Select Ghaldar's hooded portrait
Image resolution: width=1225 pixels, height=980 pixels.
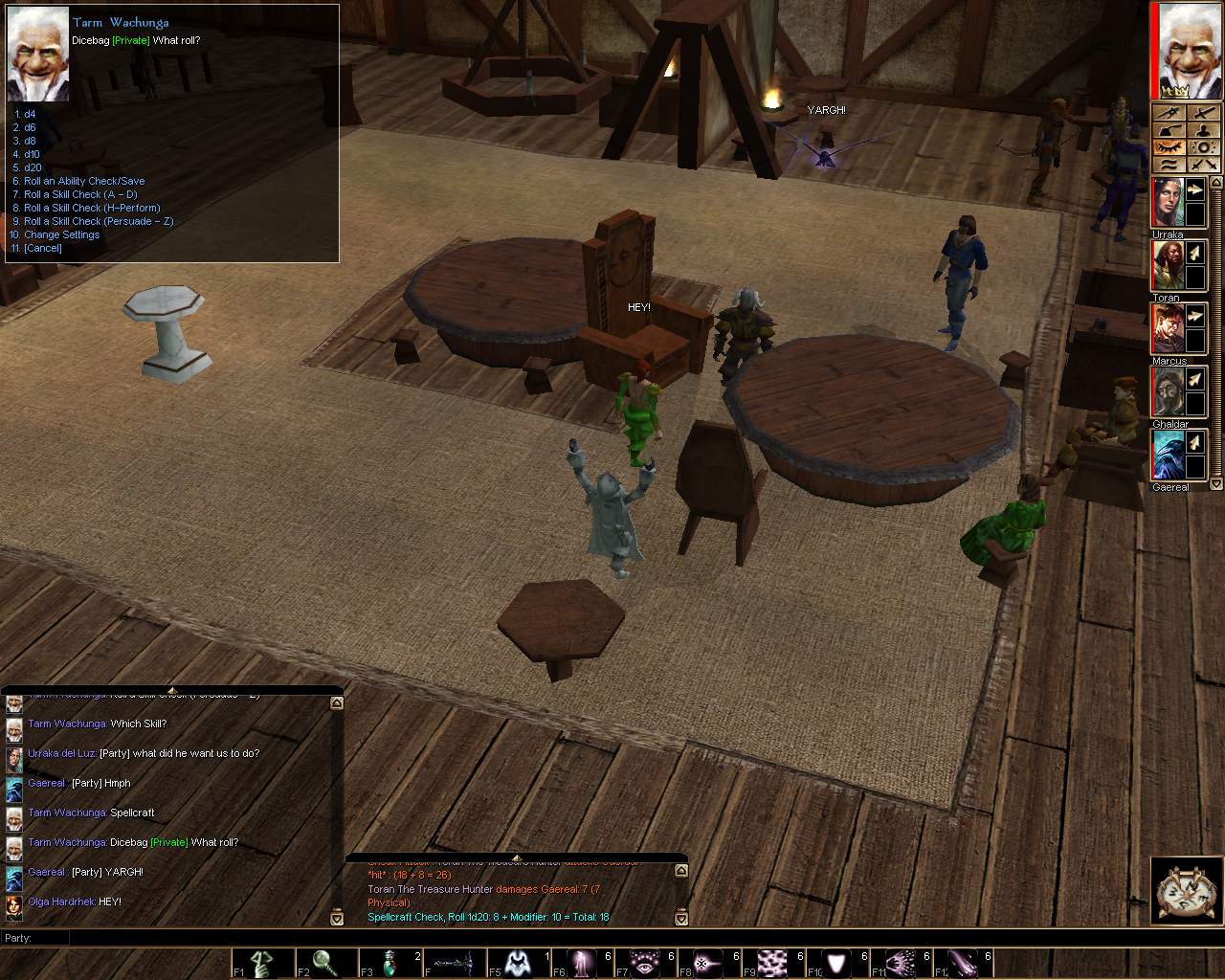coord(1168,392)
